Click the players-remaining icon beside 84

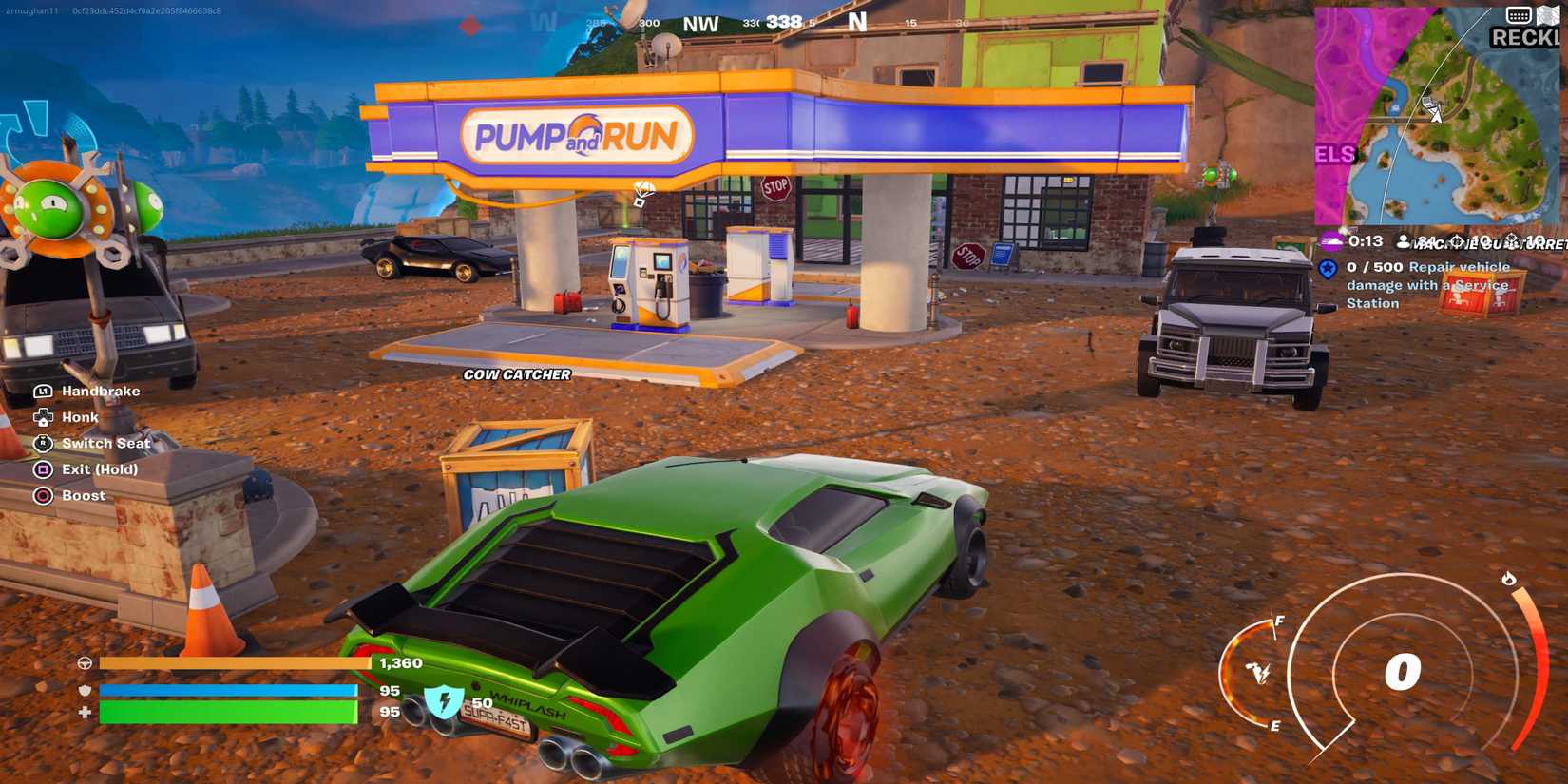point(1404,242)
